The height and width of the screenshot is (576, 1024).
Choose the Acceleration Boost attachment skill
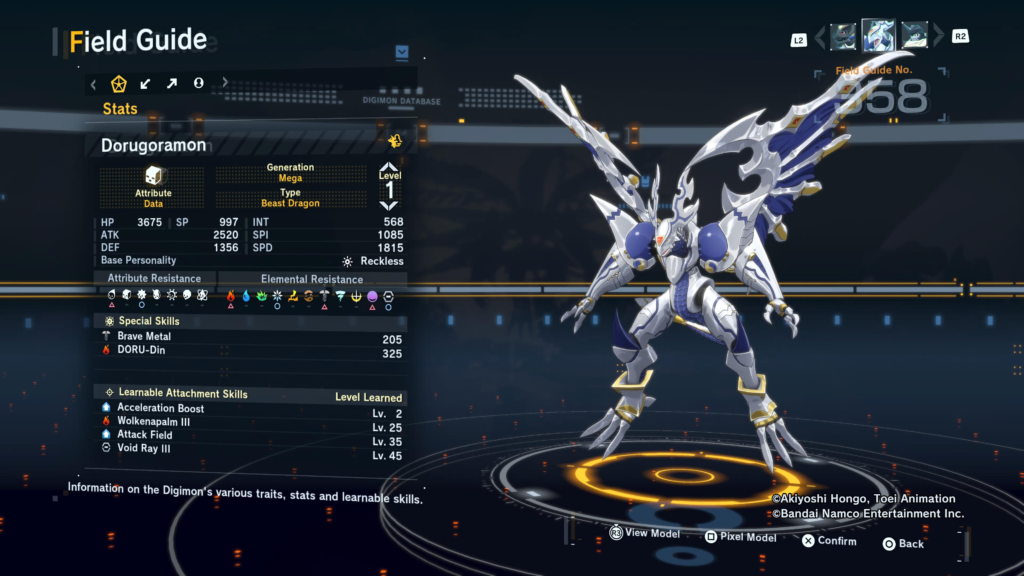coord(250,408)
